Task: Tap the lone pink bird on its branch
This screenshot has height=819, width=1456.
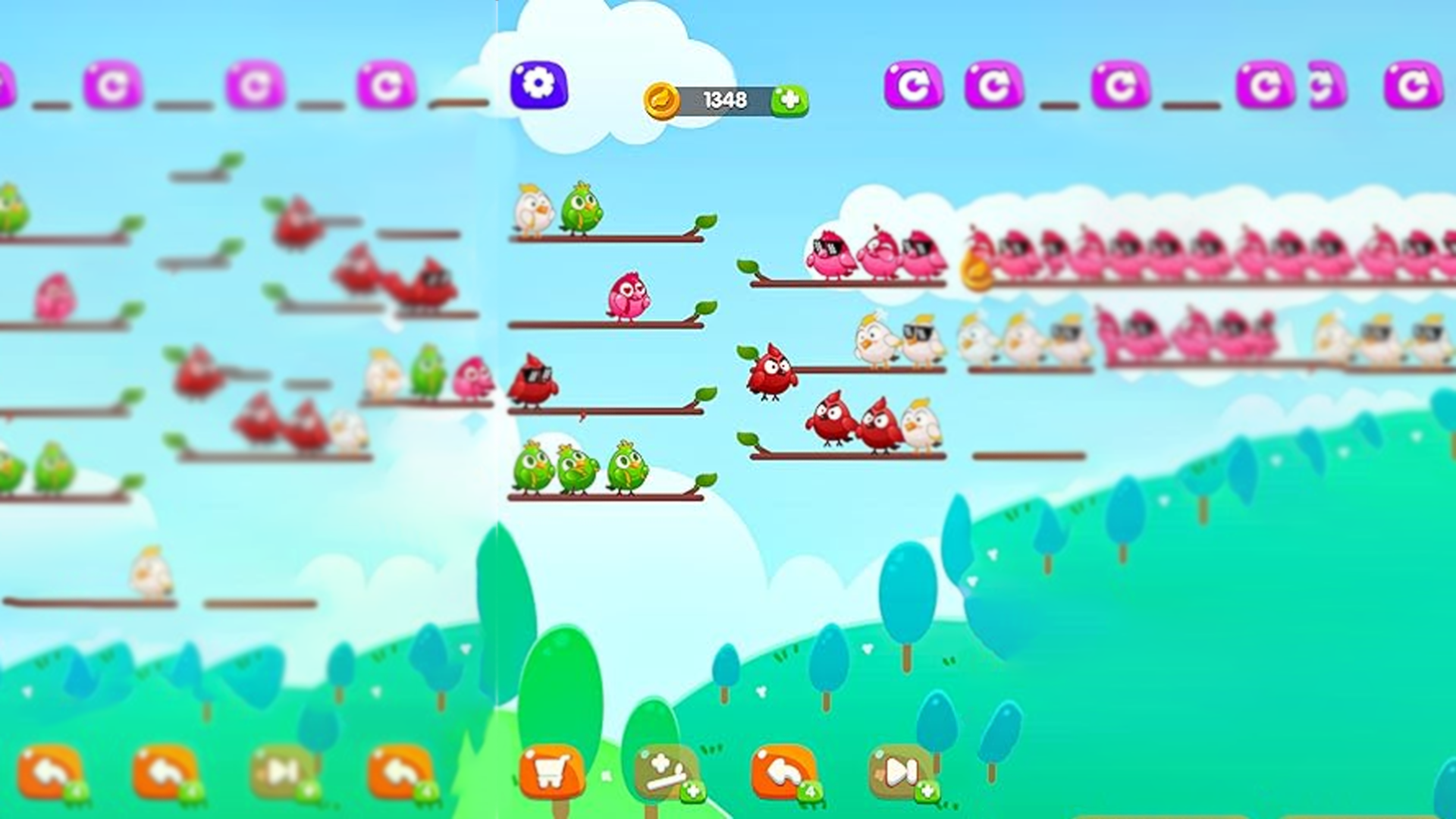Action: (629, 297)
